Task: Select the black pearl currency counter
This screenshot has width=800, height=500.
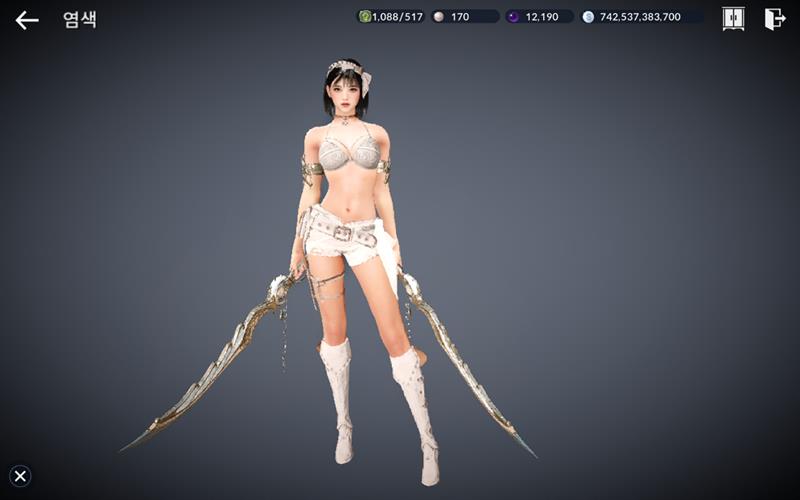Action: (539, 17)
